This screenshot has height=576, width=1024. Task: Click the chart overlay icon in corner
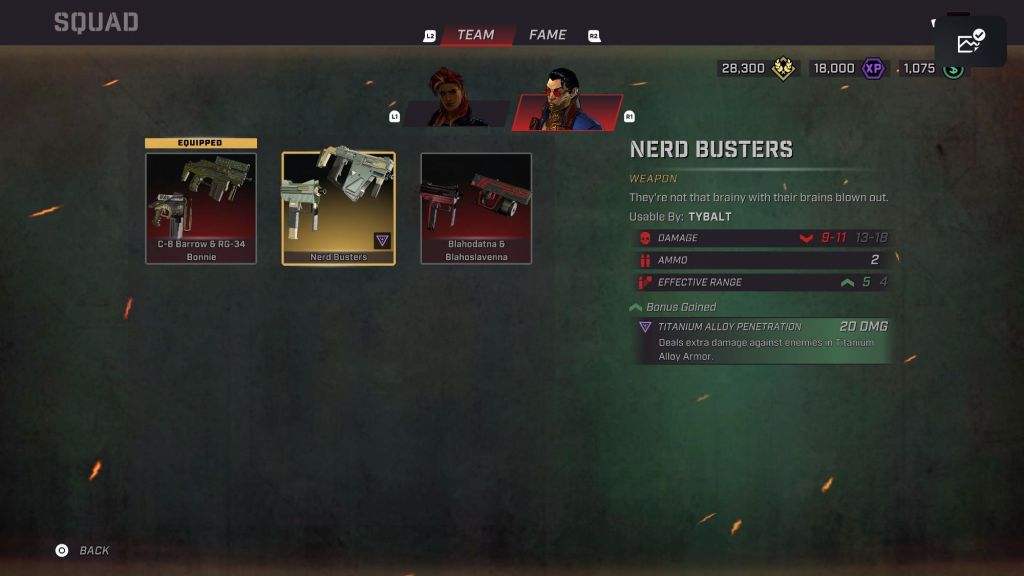coord(970,42)
